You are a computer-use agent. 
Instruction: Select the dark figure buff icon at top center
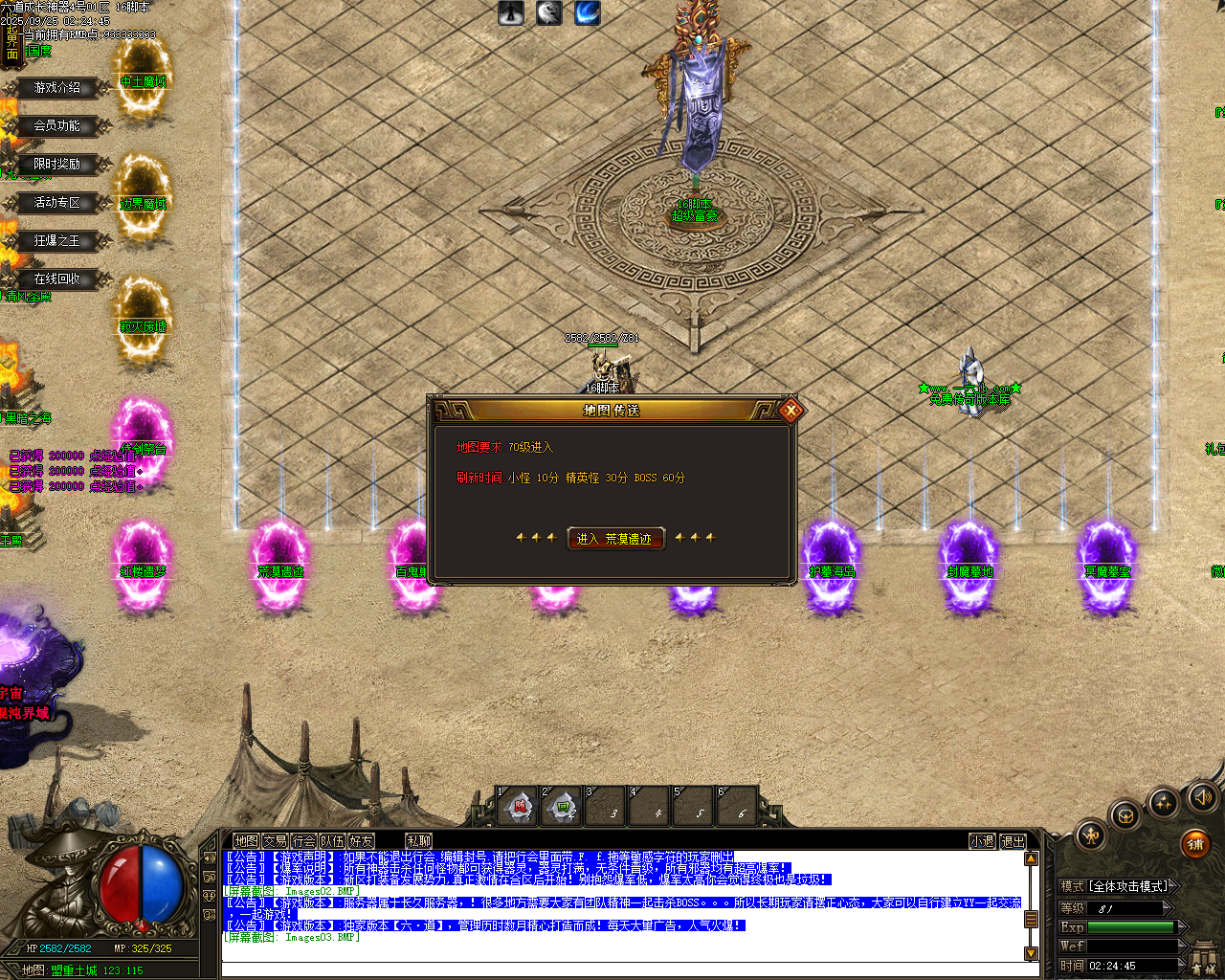pyautogui.click(x=510, y=13)
